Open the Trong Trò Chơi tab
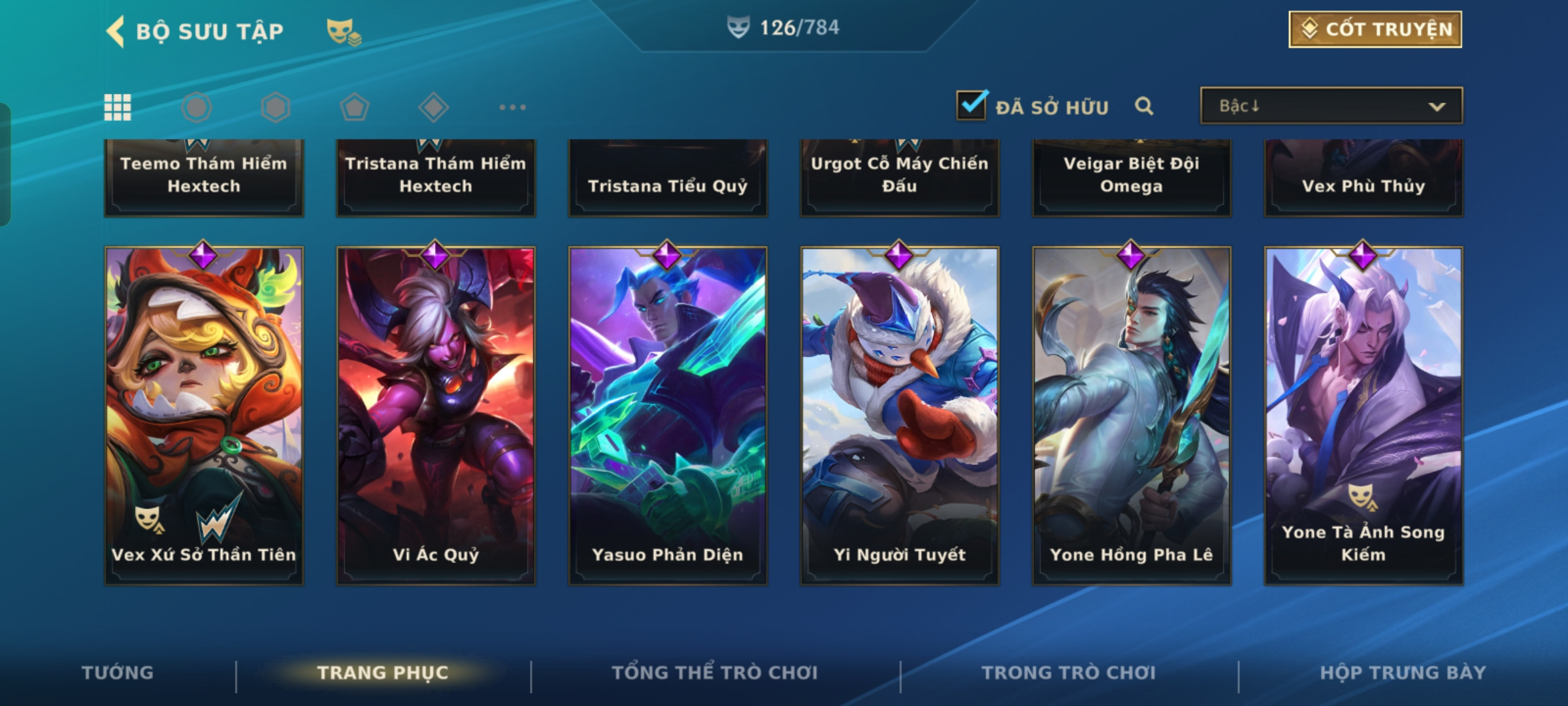Image resolution: width=1568 pixels, height=706 pixels. (1069, 673)
